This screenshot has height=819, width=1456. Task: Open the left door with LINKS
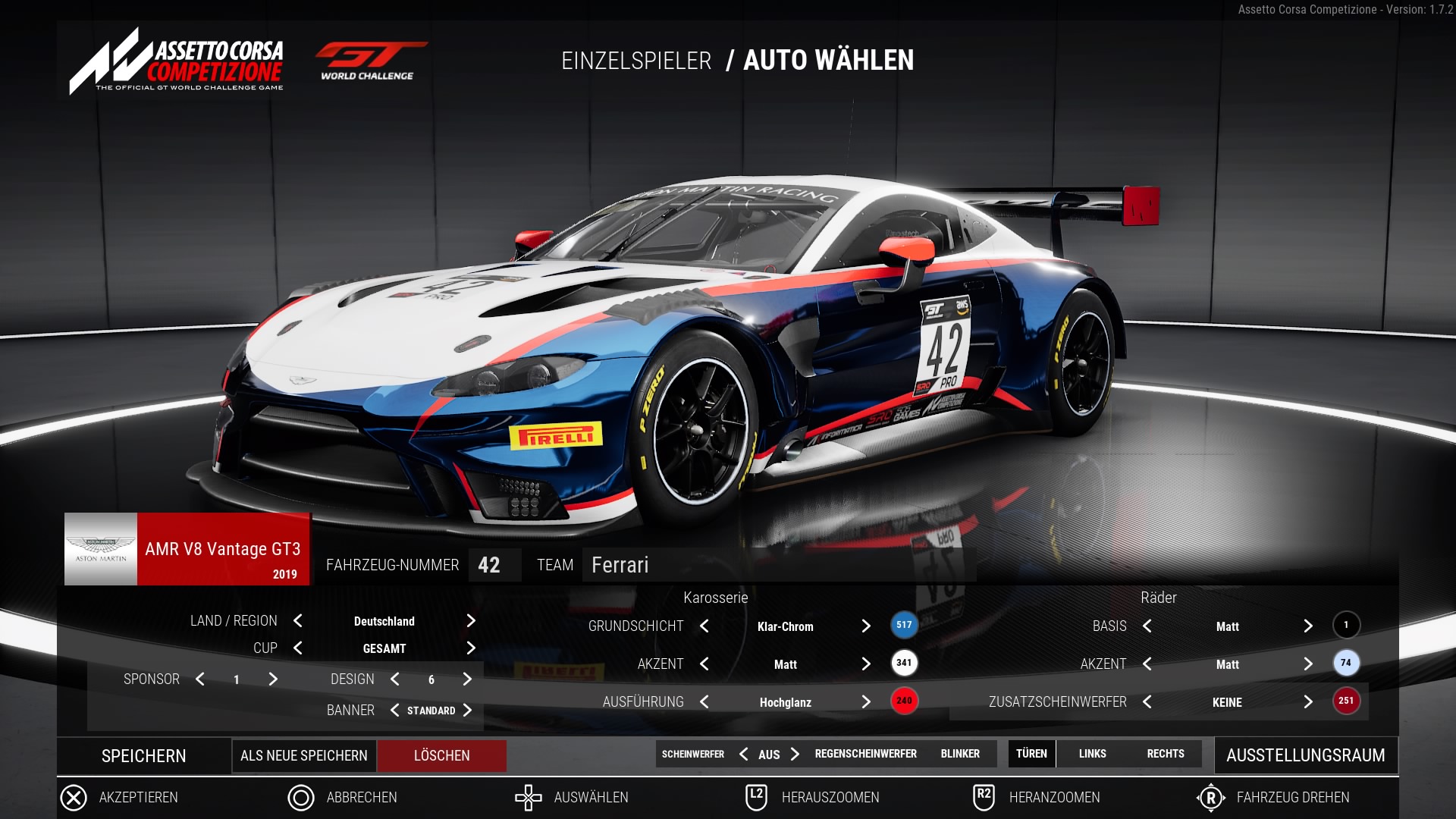(1092, 754)
